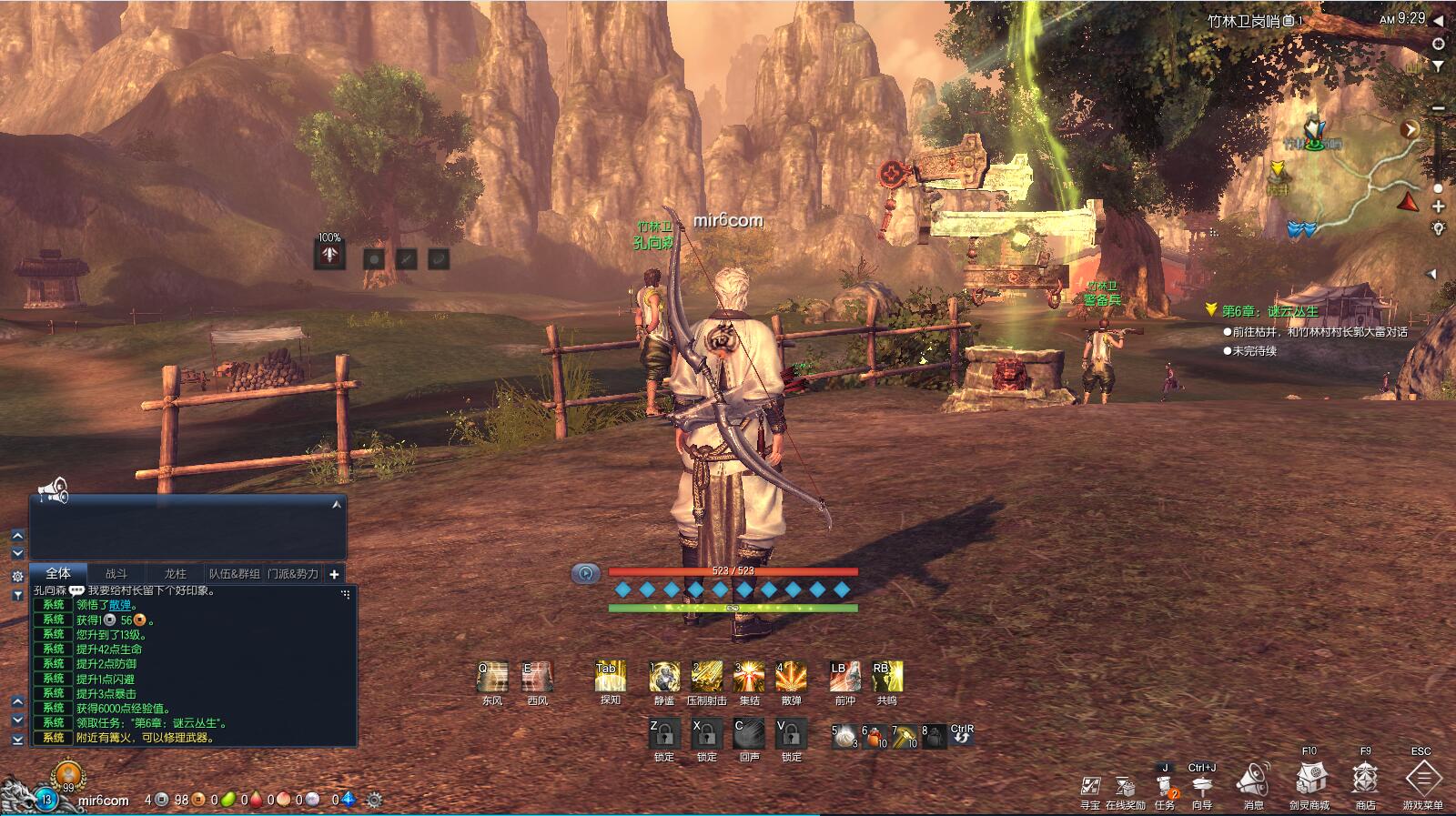This screenshot has height=816, width=1456.
Task: Add a new chat tab with plus
Action: click(334, 574)
